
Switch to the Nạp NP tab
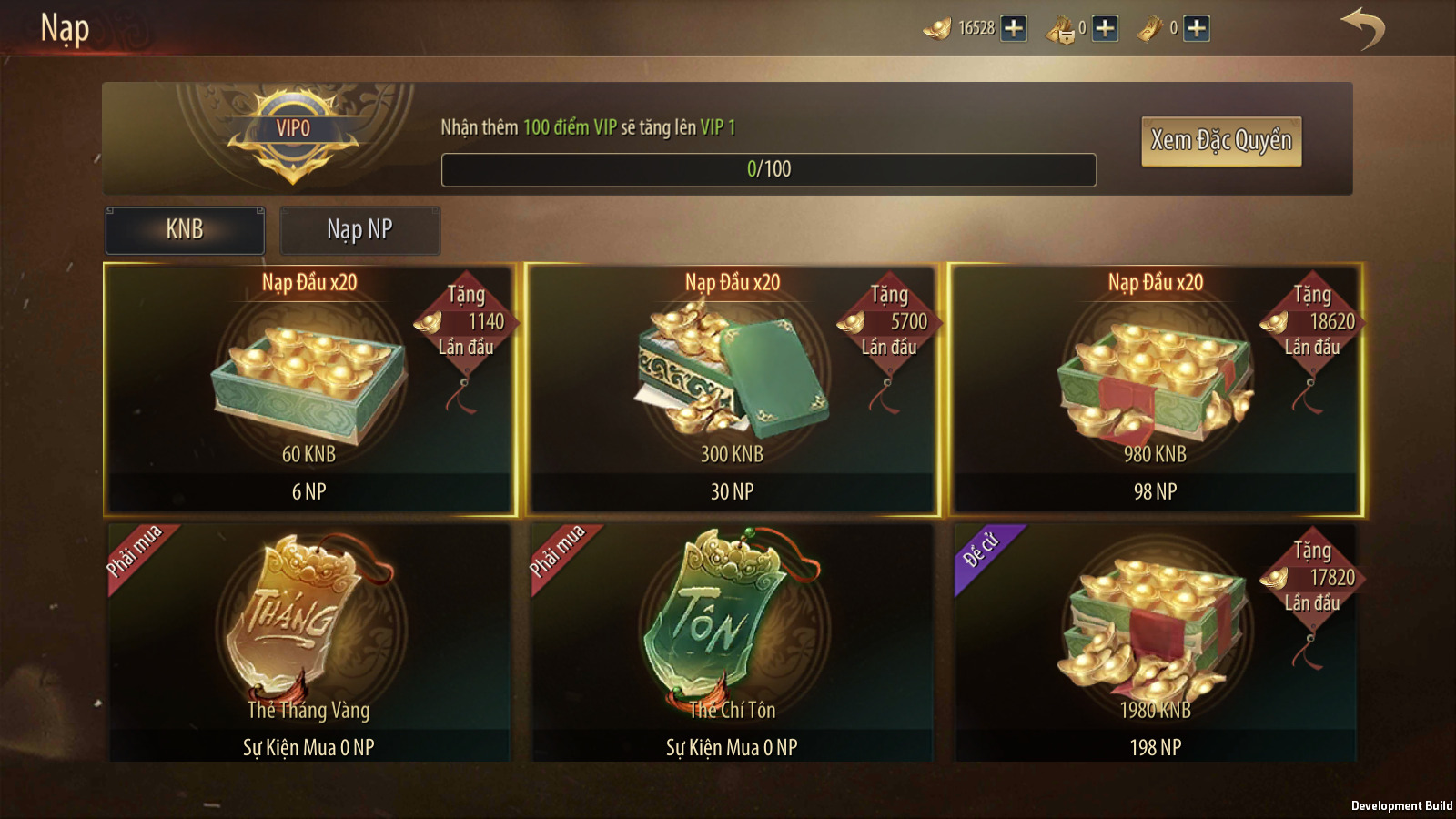click(359, 230)
